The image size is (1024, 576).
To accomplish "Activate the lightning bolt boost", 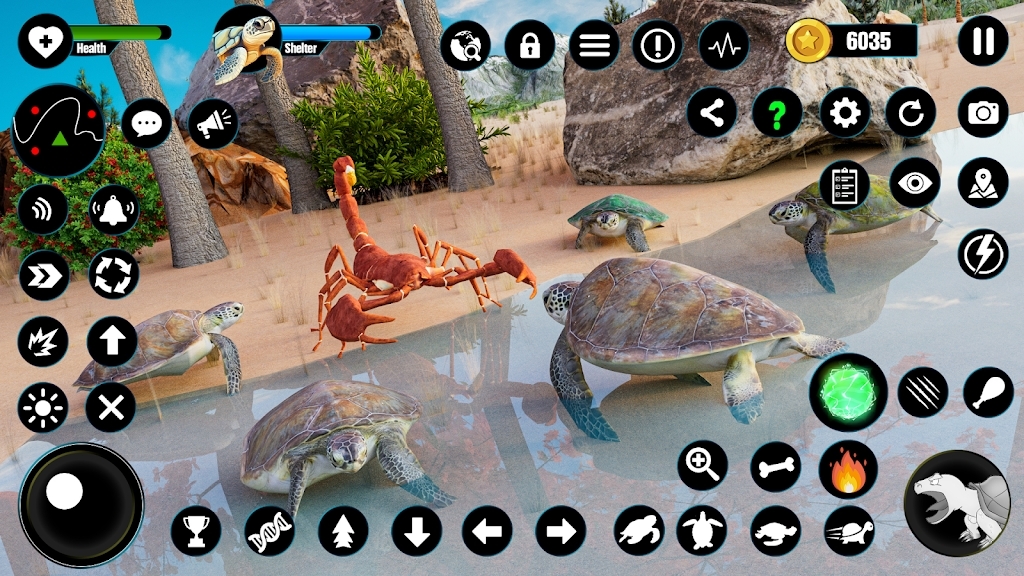I will tap(983, 254).
